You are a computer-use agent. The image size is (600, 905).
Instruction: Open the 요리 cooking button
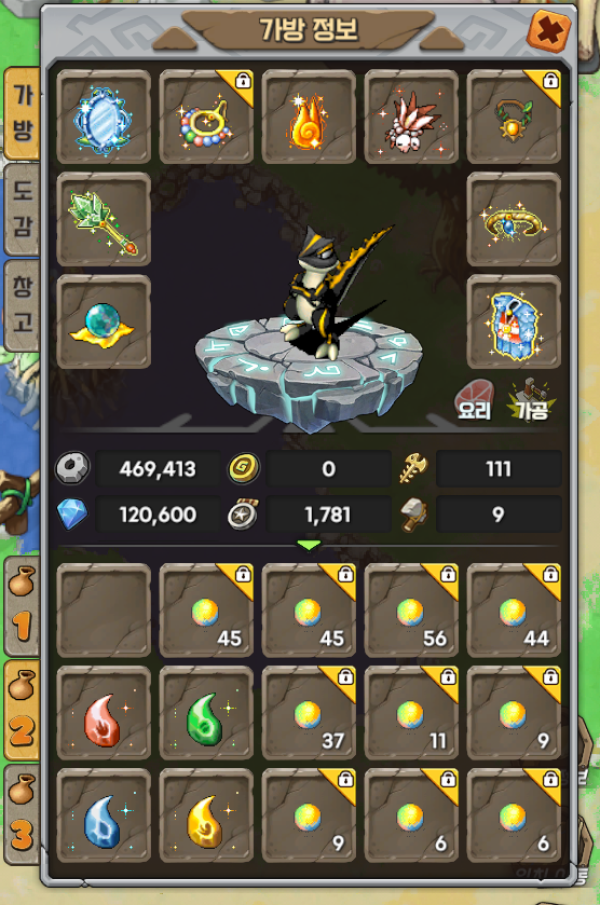click(474, 400)
